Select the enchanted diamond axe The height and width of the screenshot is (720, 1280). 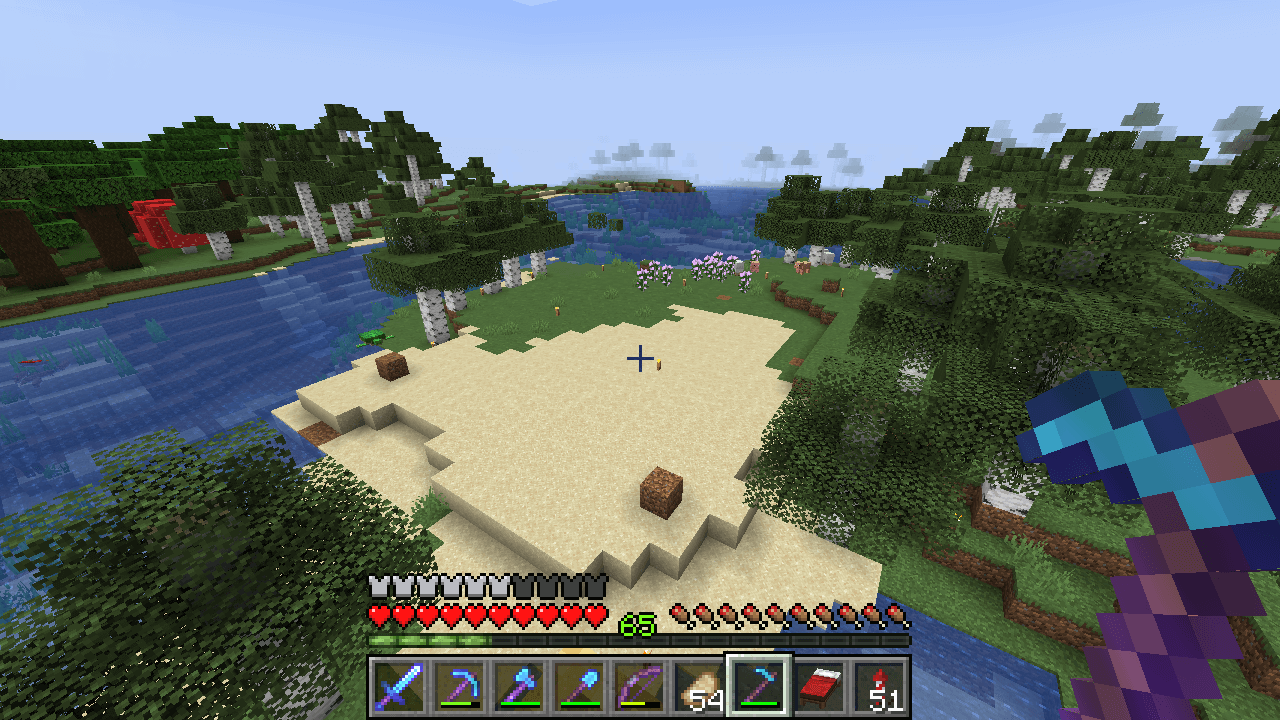522,685
